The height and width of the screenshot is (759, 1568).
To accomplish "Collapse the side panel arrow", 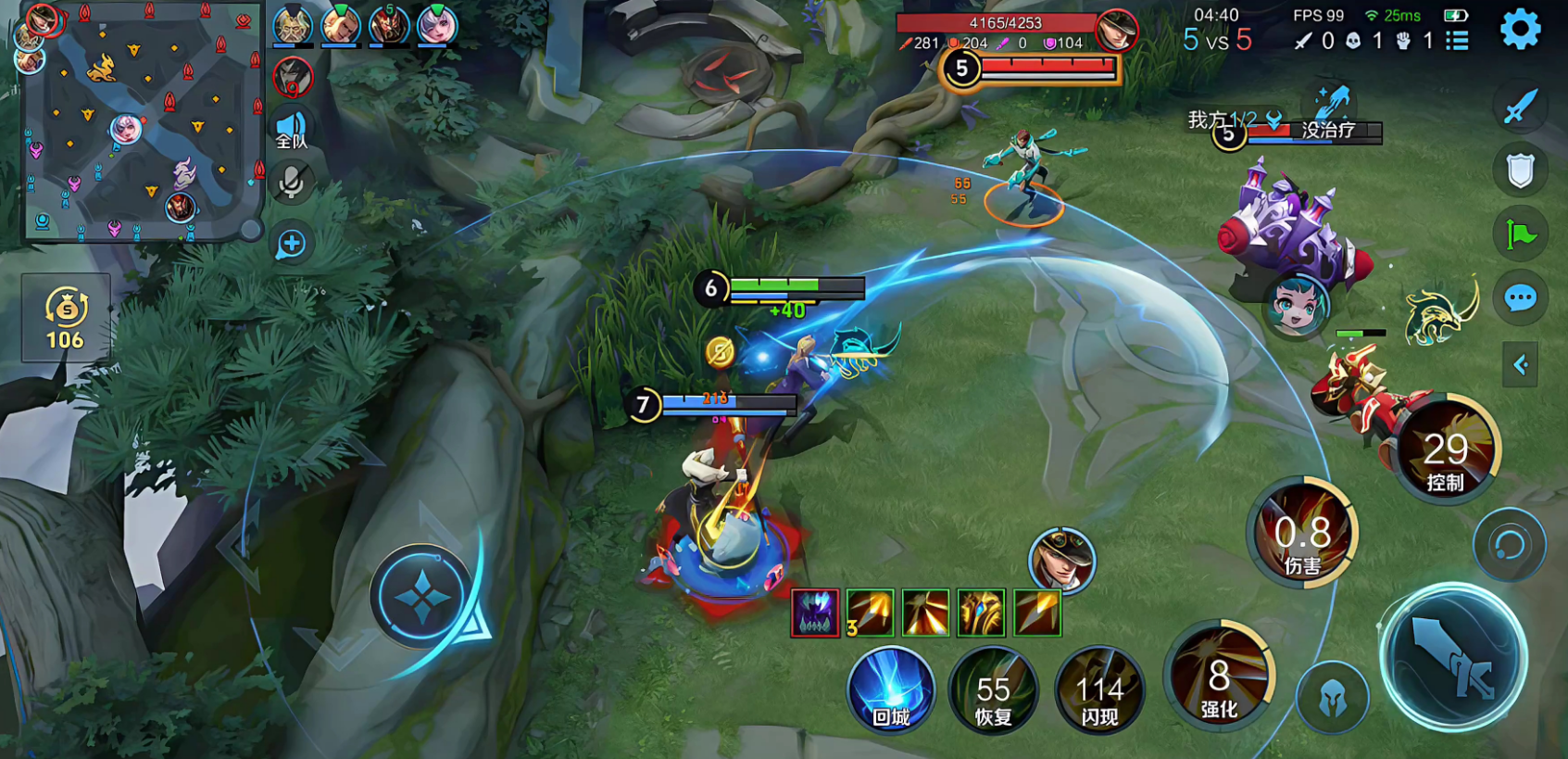I will point(1520,364).
